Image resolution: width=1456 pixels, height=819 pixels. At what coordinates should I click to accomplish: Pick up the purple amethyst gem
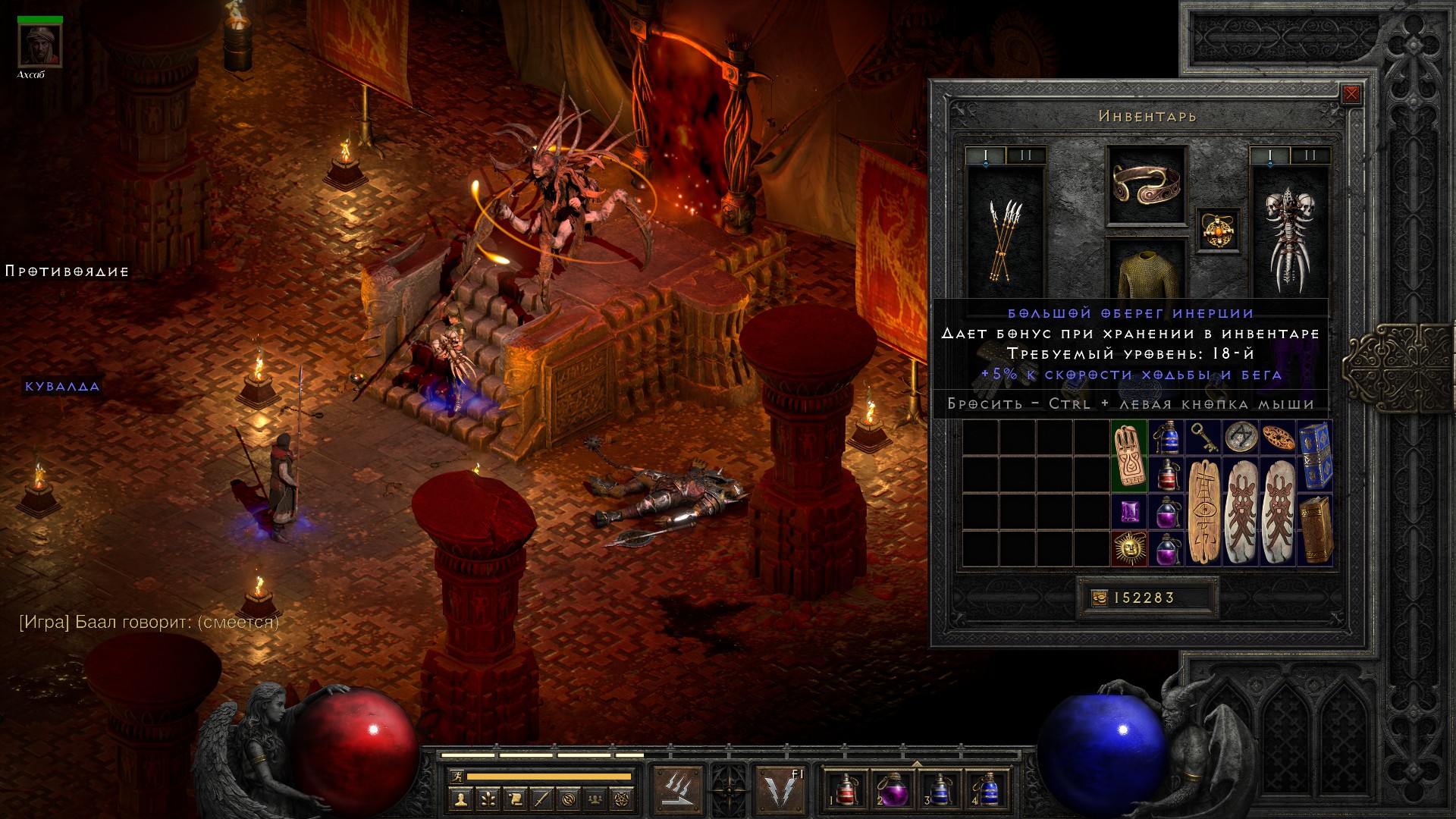click(1129, 512)
